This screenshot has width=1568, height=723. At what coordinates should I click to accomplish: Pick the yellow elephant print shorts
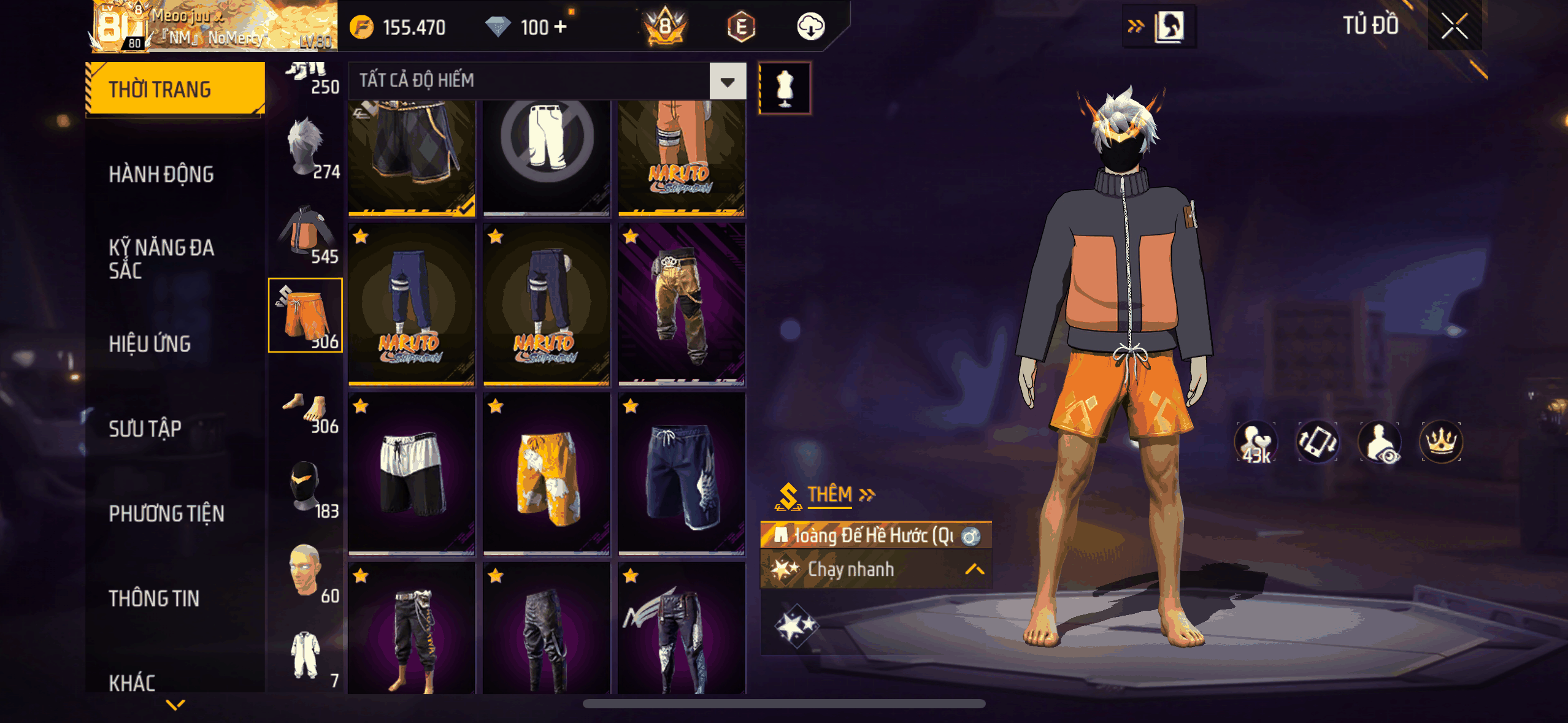pos(546,474)
